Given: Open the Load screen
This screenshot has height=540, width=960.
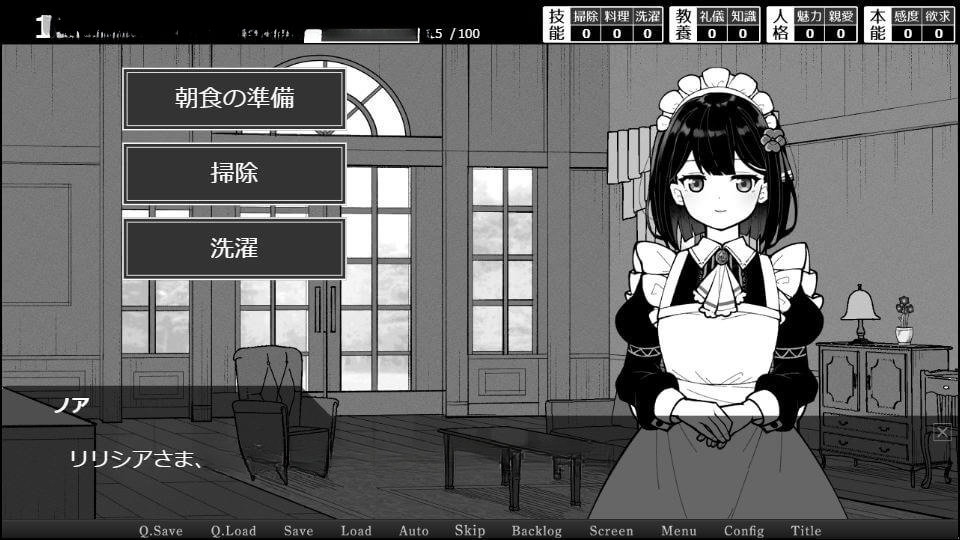Looking at the screenshot, I should click(x=355, y=531).
